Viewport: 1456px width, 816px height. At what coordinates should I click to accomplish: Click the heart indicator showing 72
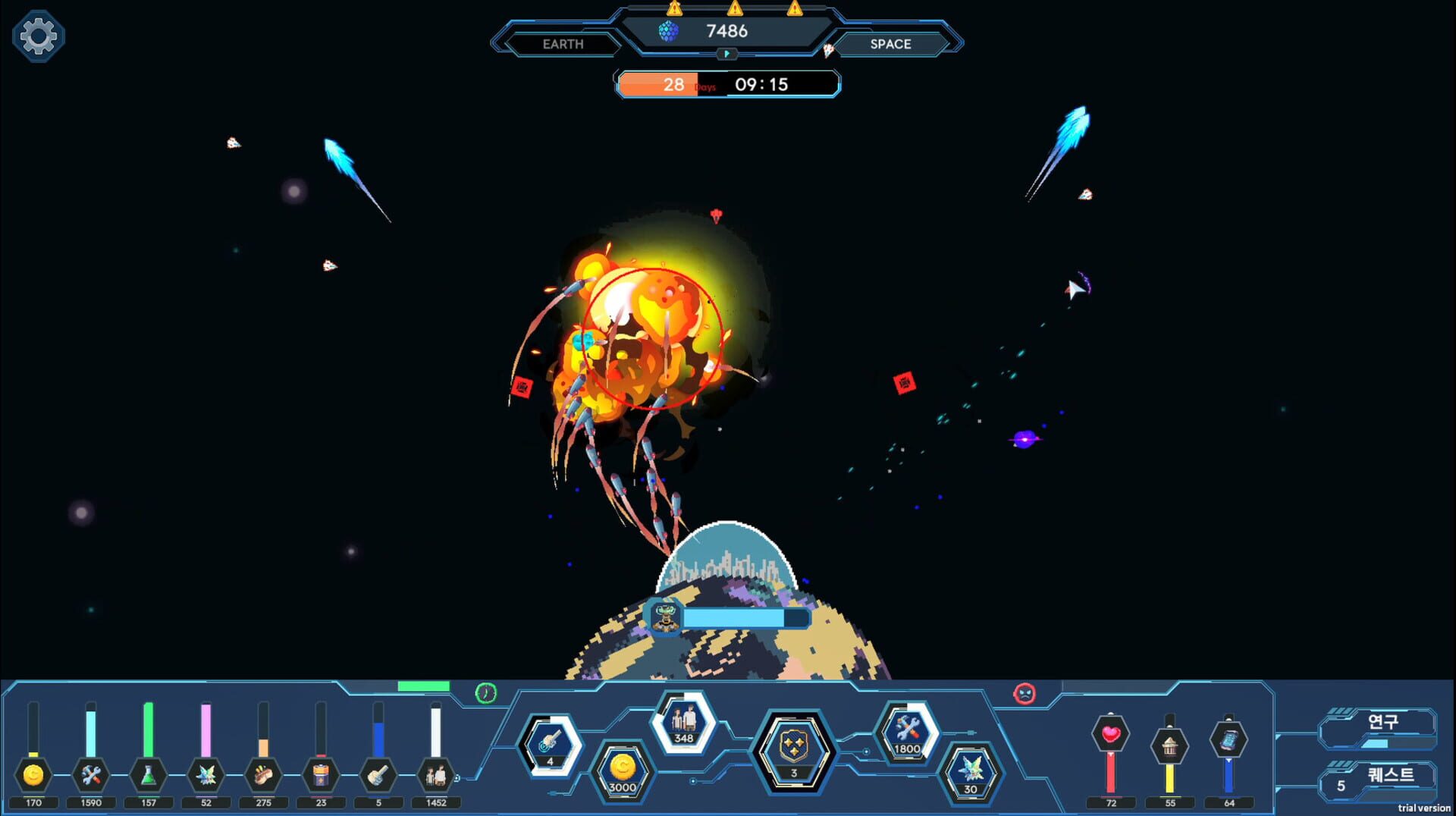[1111, 733]
